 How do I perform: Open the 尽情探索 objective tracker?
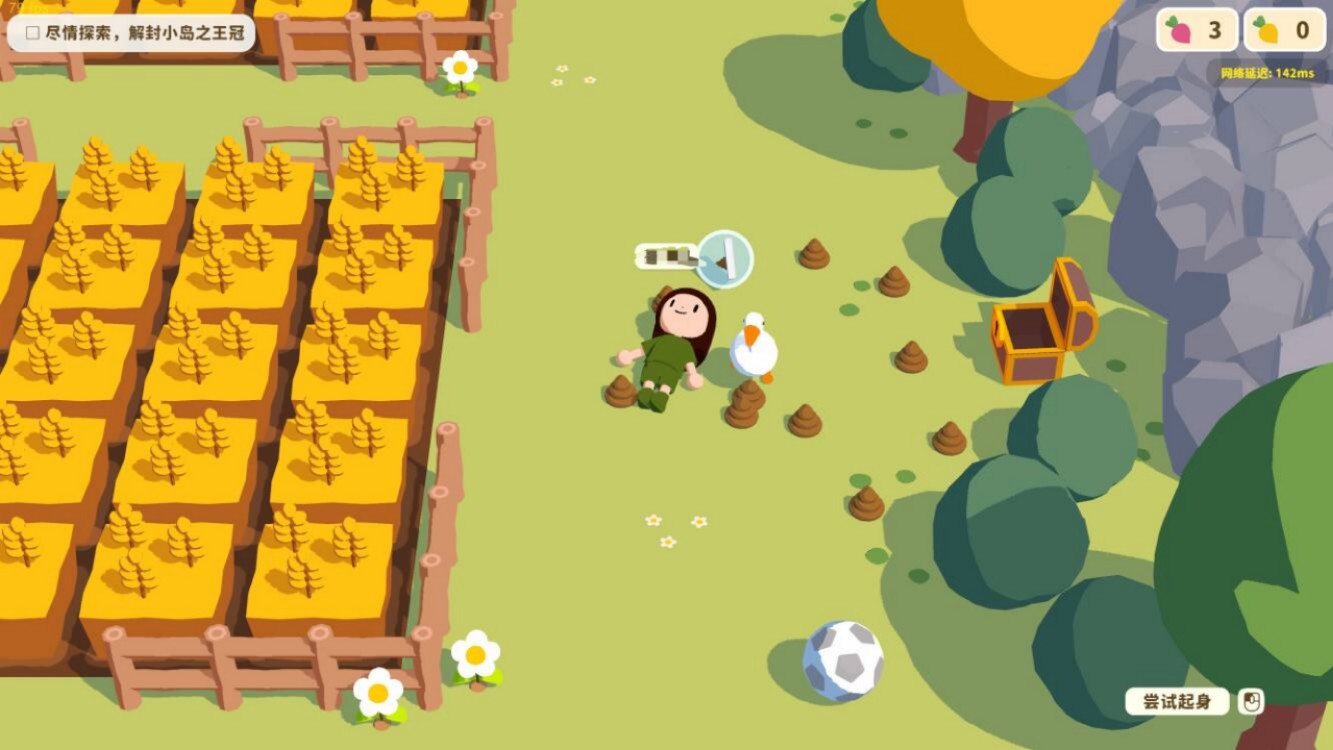[x=131, y=33]
